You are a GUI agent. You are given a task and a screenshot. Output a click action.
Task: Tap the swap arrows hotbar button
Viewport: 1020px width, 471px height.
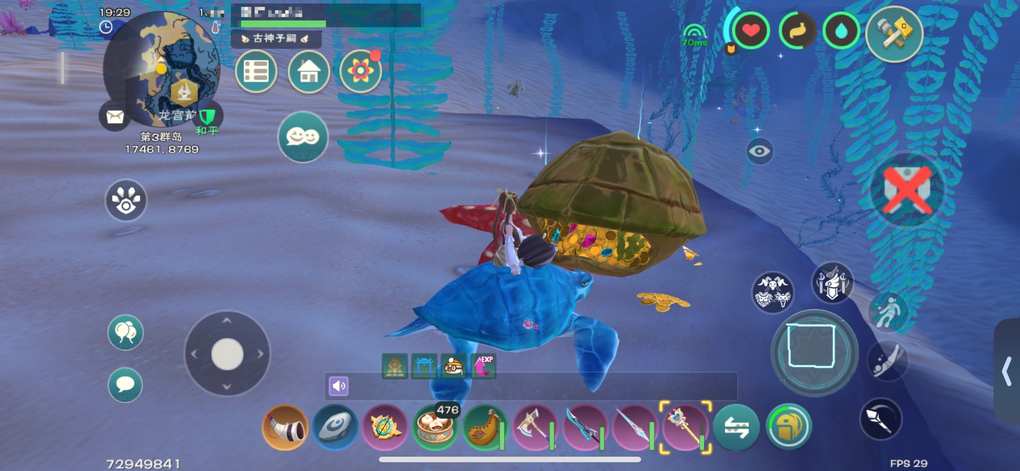pos(737,428)
